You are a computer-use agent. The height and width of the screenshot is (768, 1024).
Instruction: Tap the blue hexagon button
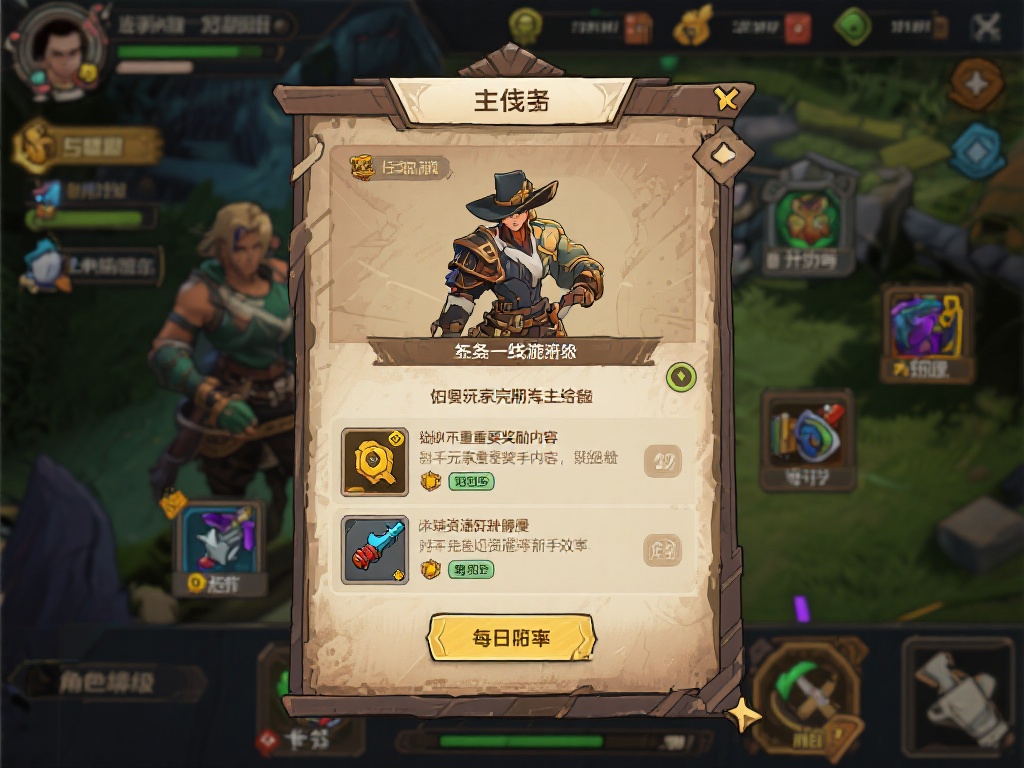976,151
